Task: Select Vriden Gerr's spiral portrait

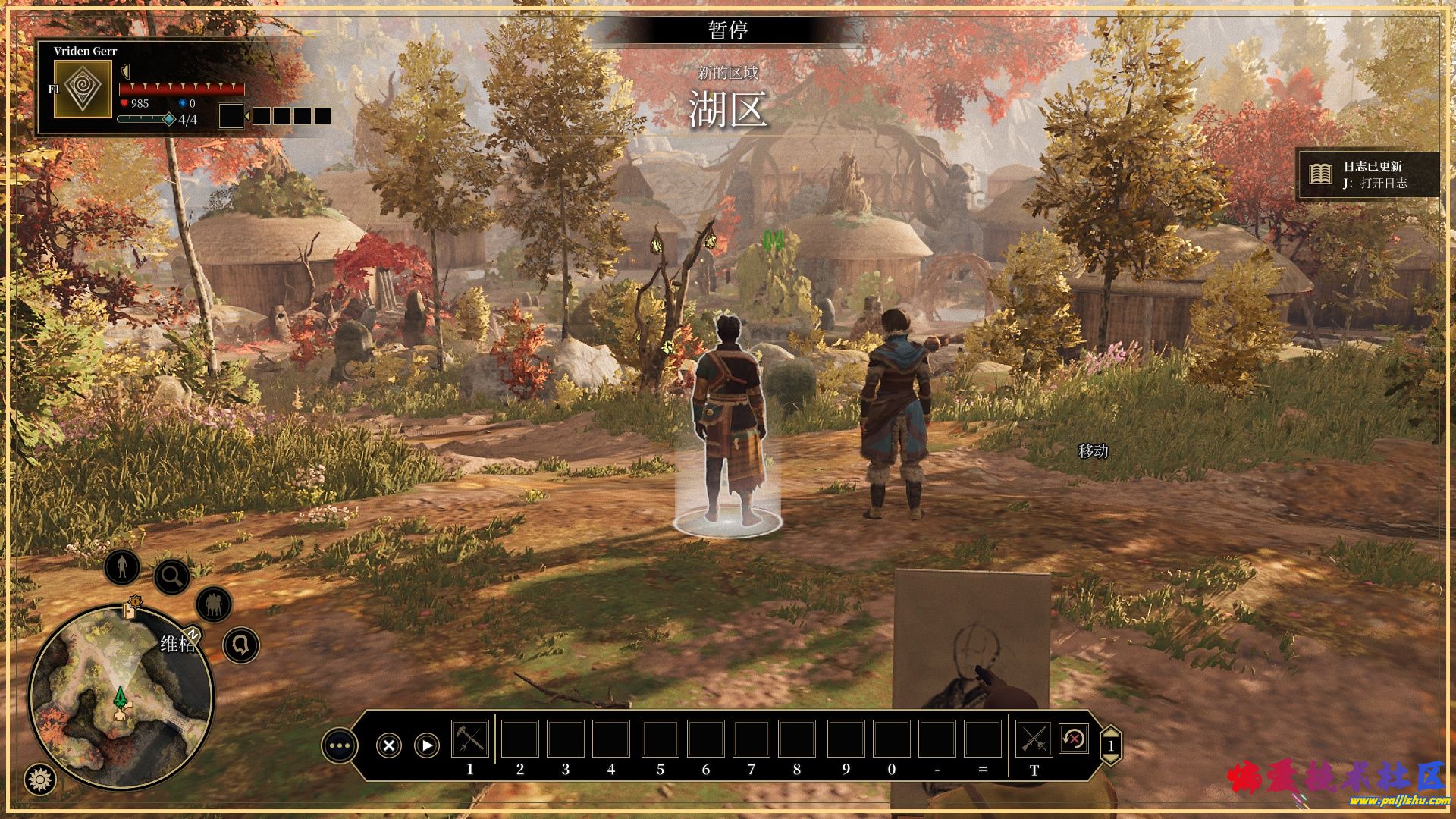Action: point(83,89)
